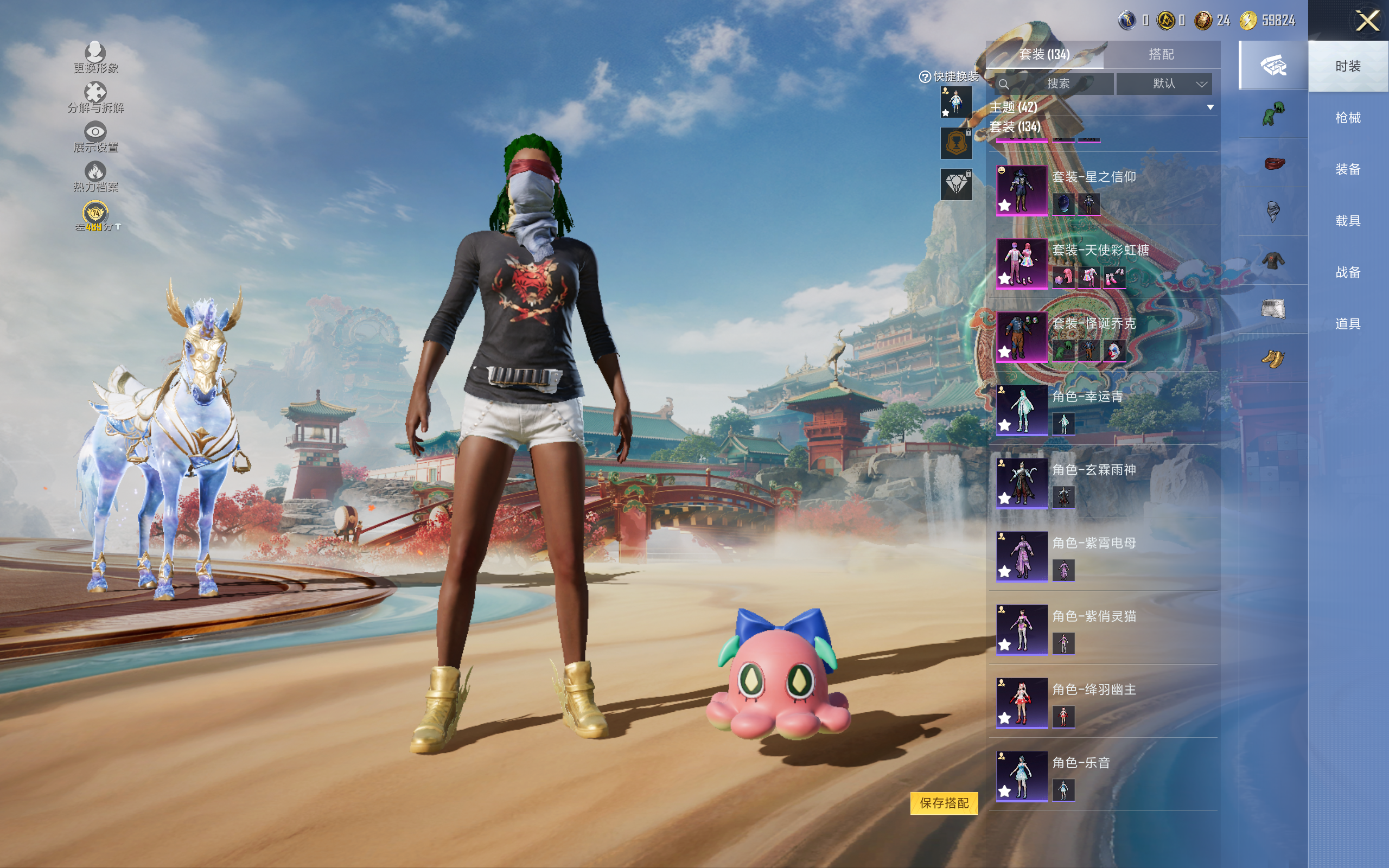Screen dimensions: 1389x868
Task: Expand the 主题 (42) section
Action: pos(1210,107)
